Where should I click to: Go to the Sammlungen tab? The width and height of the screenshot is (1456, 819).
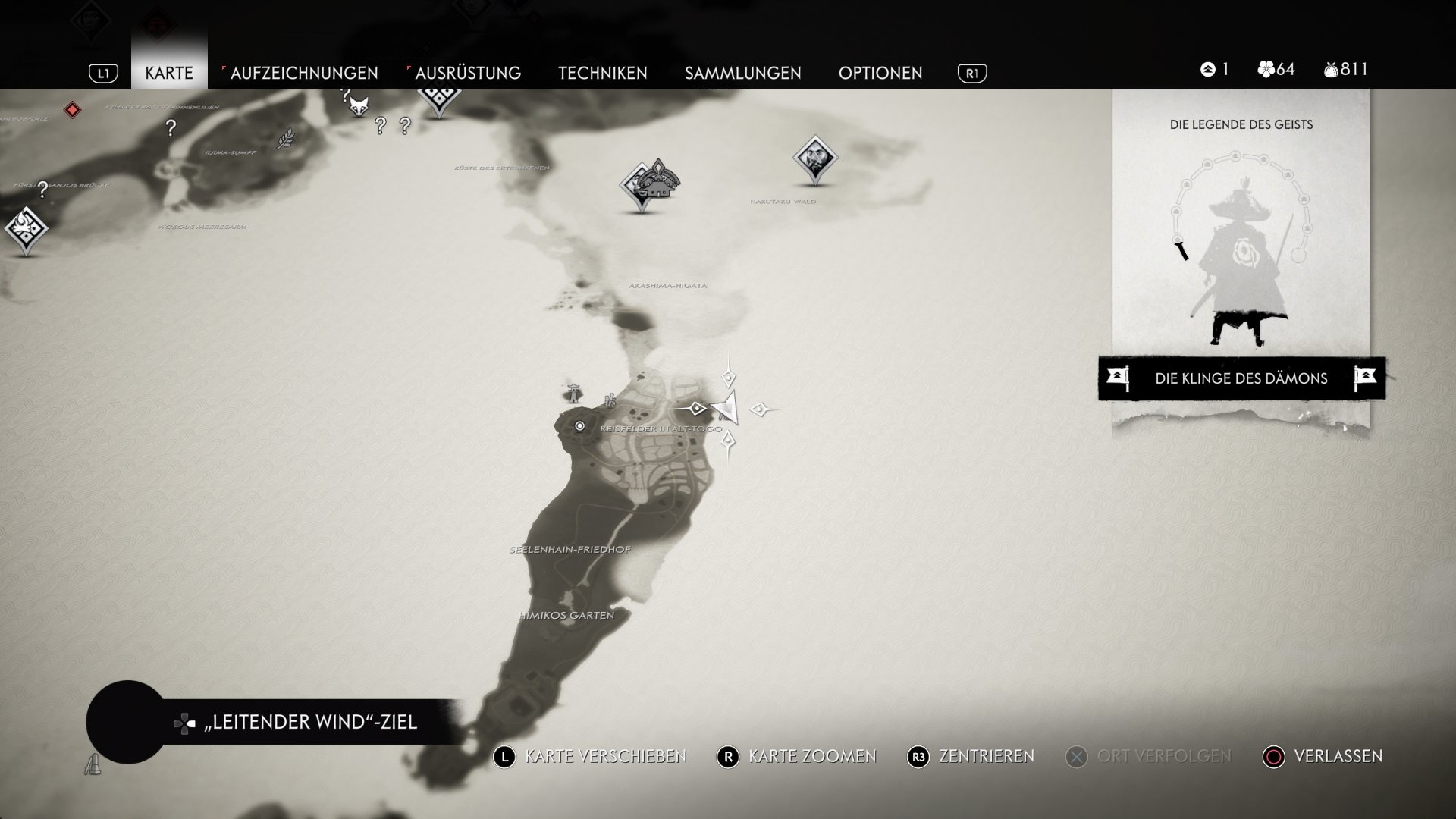pos(742,73)
